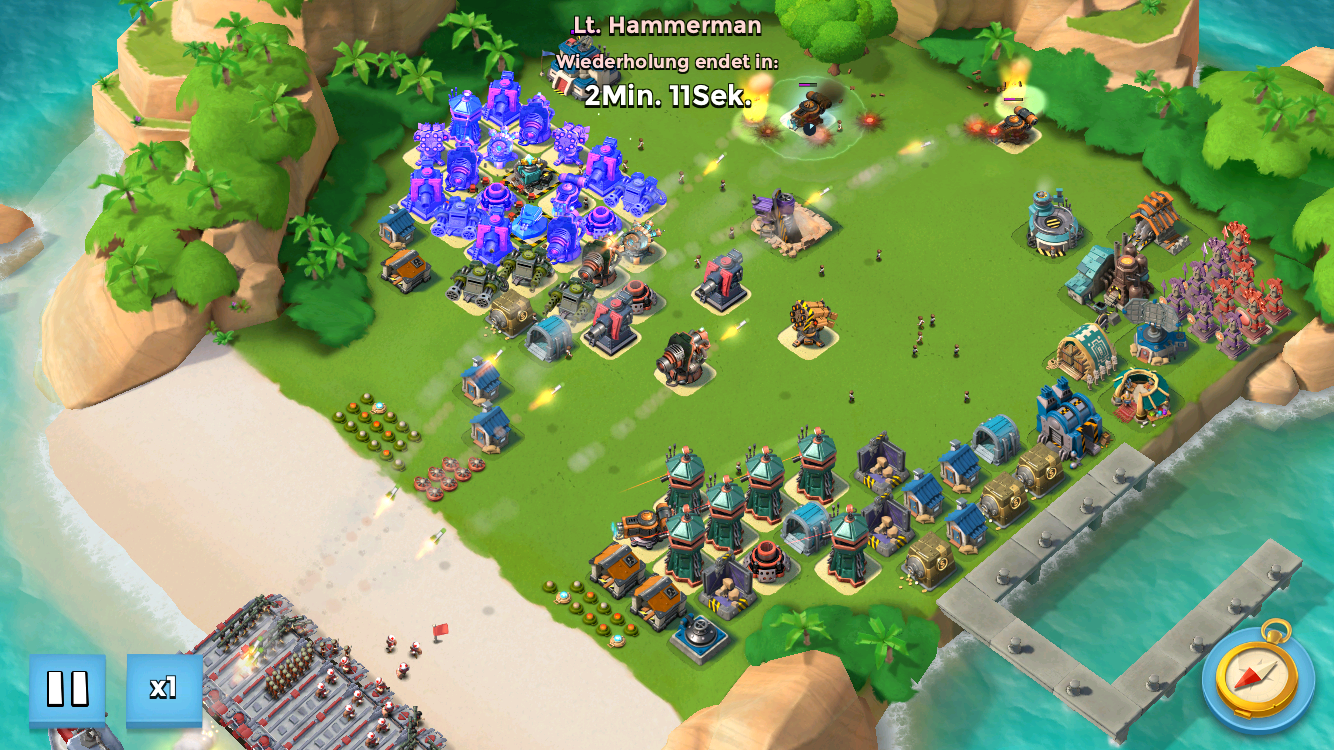Tap the compass button
1334x750 pixels.
tap(1257, 677)
